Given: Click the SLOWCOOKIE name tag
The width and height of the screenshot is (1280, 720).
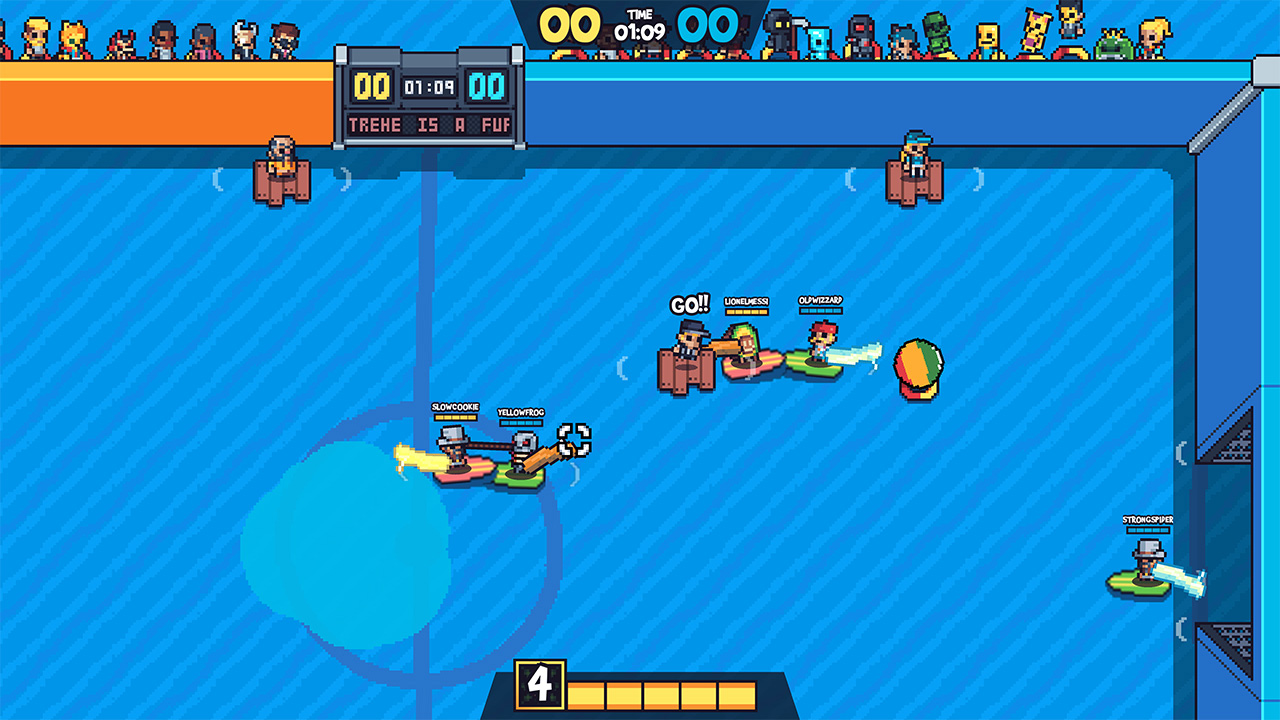Looking at the screenshot, I should pos(453,407).
